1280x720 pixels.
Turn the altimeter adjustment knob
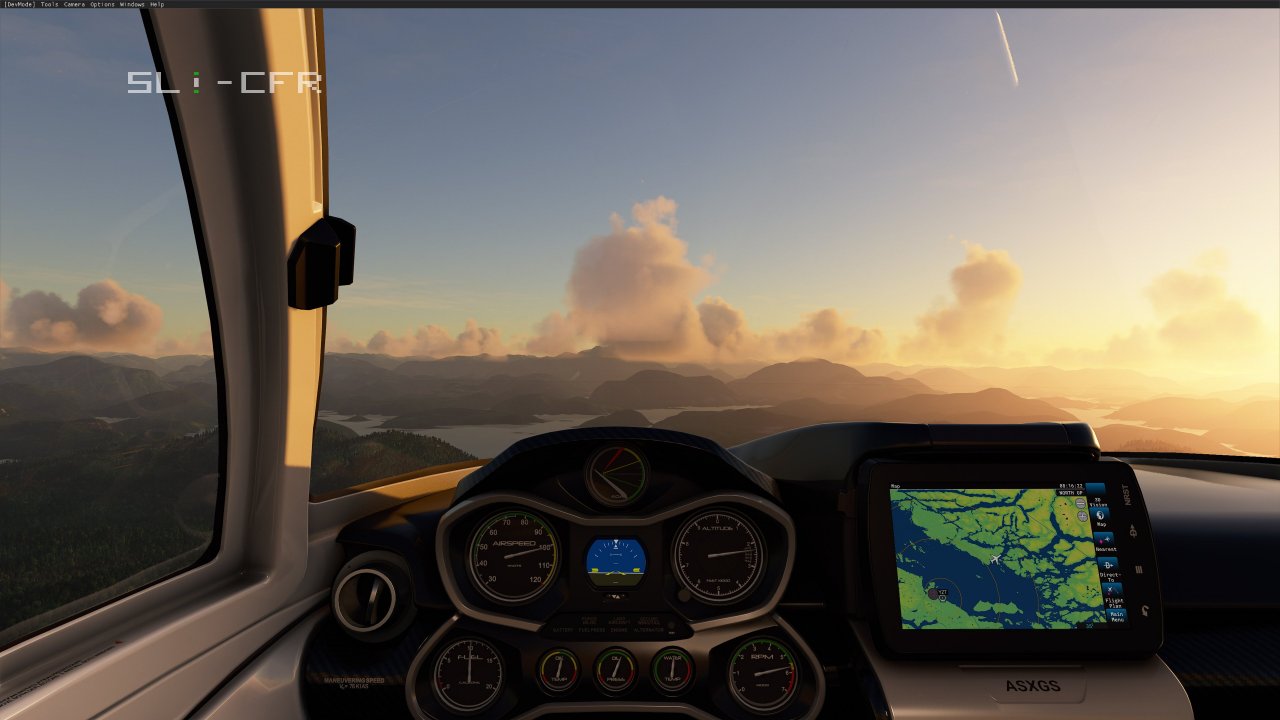pos(683,595)
